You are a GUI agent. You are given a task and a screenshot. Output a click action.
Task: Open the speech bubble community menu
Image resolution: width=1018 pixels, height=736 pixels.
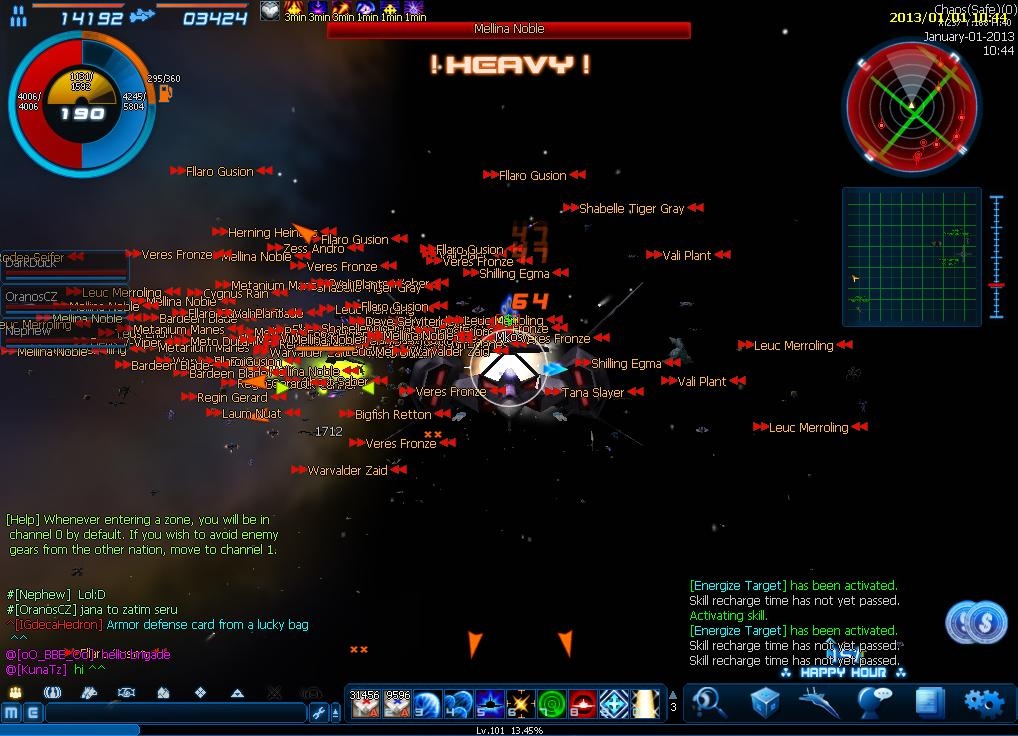(874, 702)
